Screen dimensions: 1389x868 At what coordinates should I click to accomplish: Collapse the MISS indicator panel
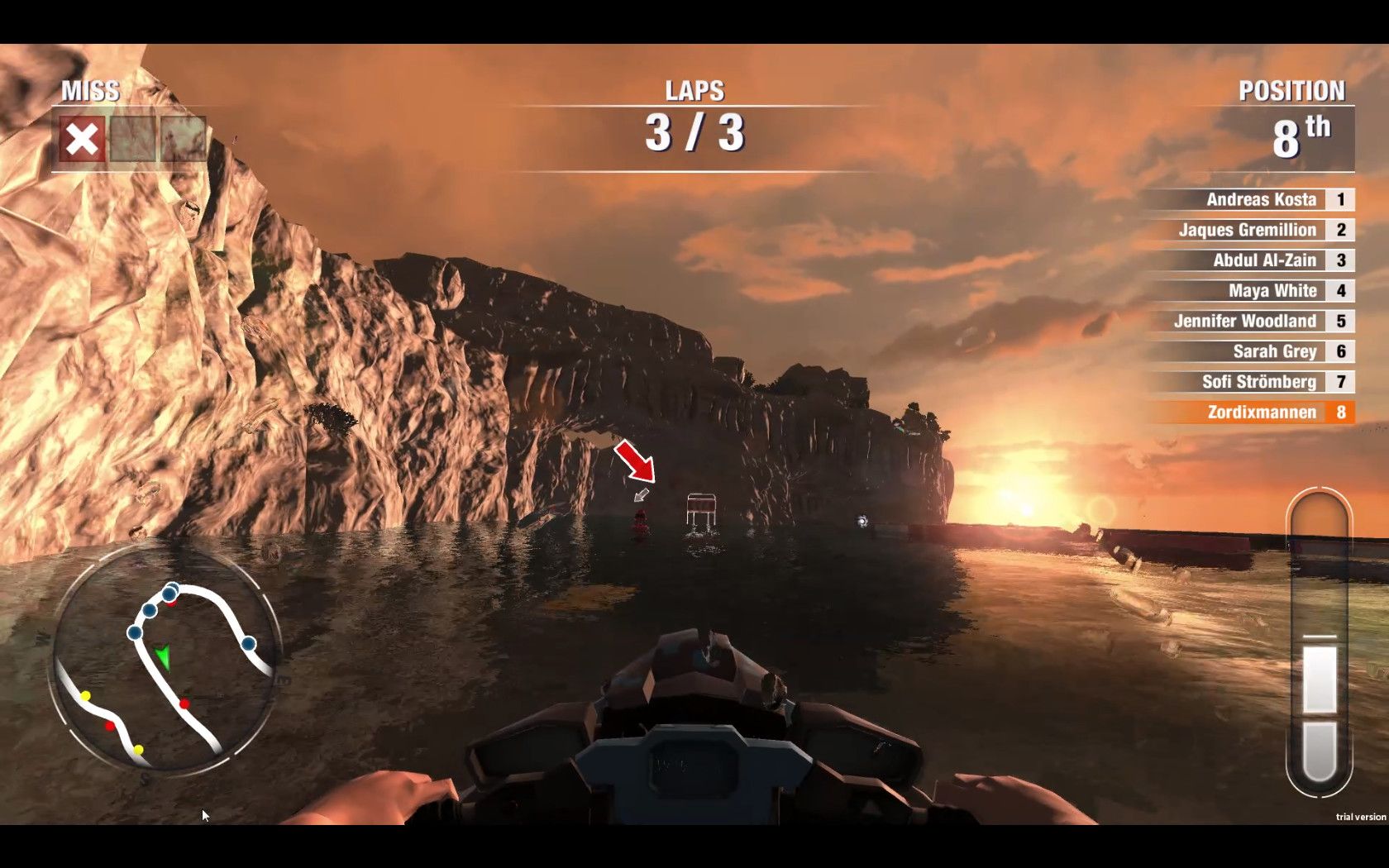88,91
